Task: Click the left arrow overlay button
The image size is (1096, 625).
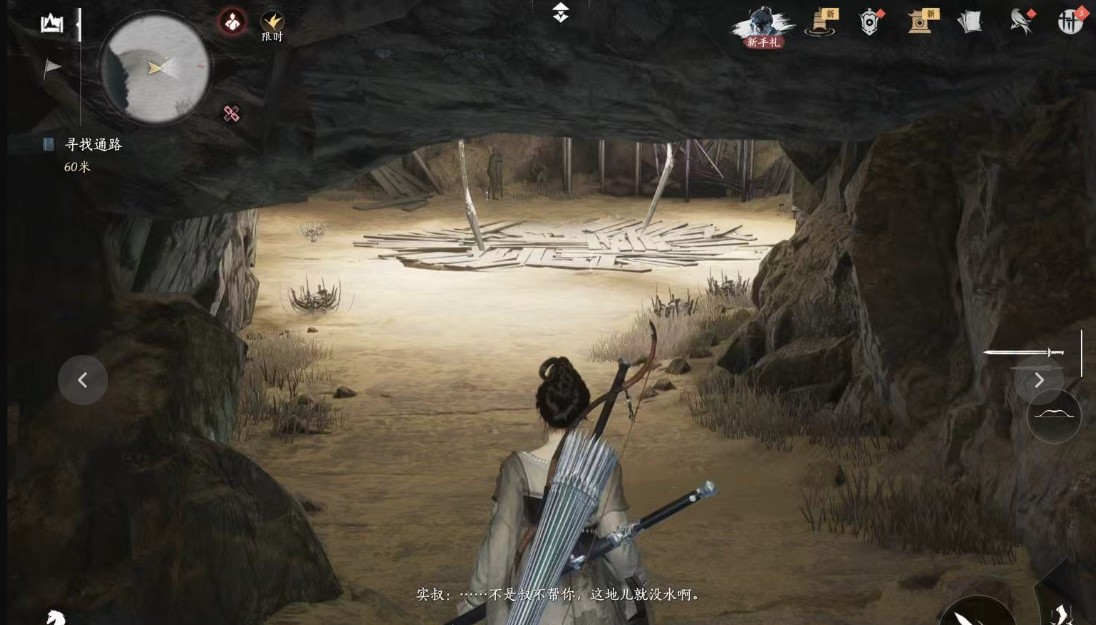Action: point(83,380)
